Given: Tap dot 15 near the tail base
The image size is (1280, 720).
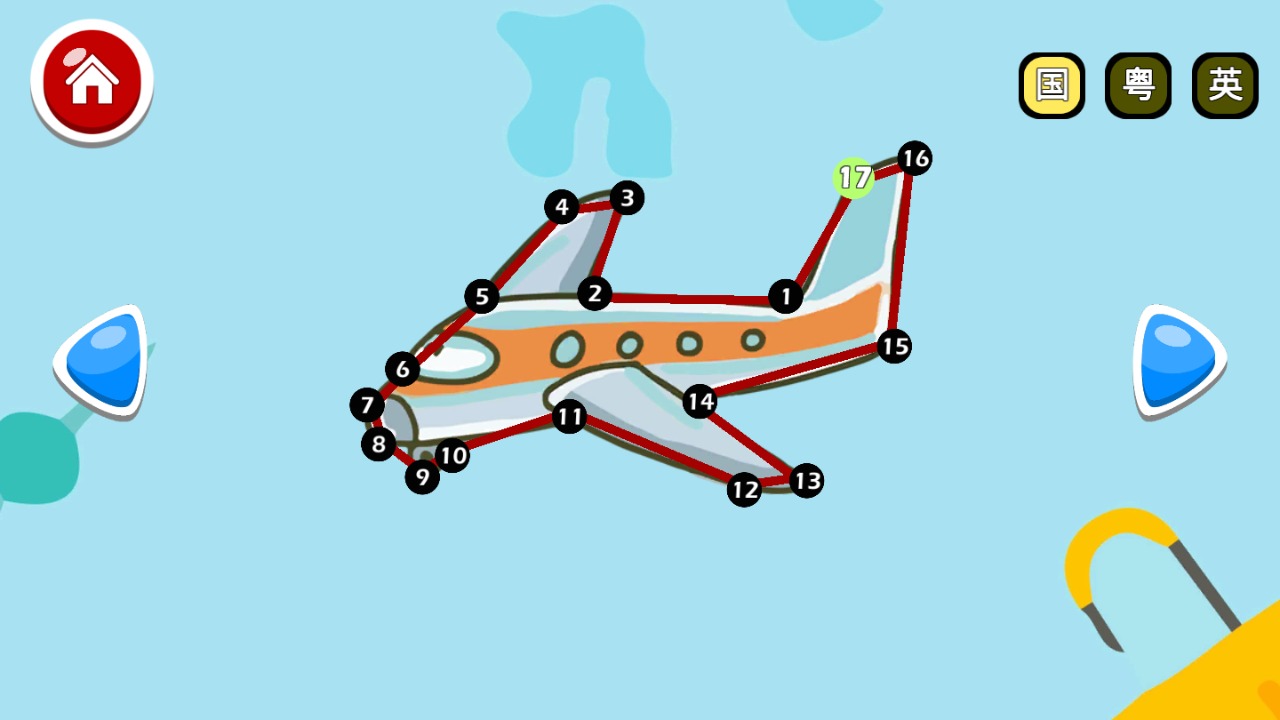Looking at the screenshot, I should [x=895, y=347].
